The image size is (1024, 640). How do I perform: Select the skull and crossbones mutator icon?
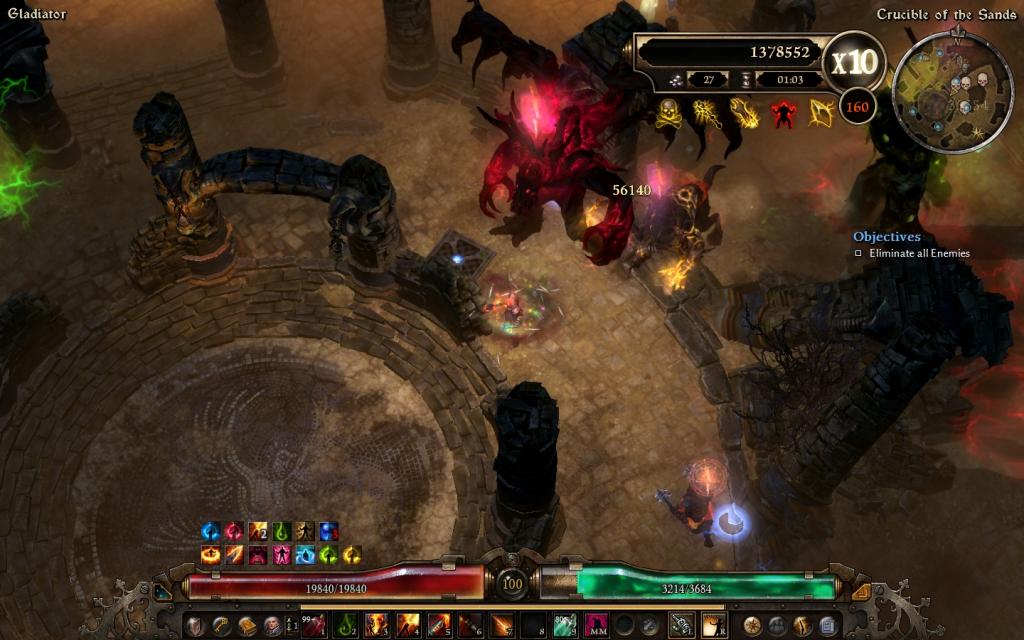[668, 112]
